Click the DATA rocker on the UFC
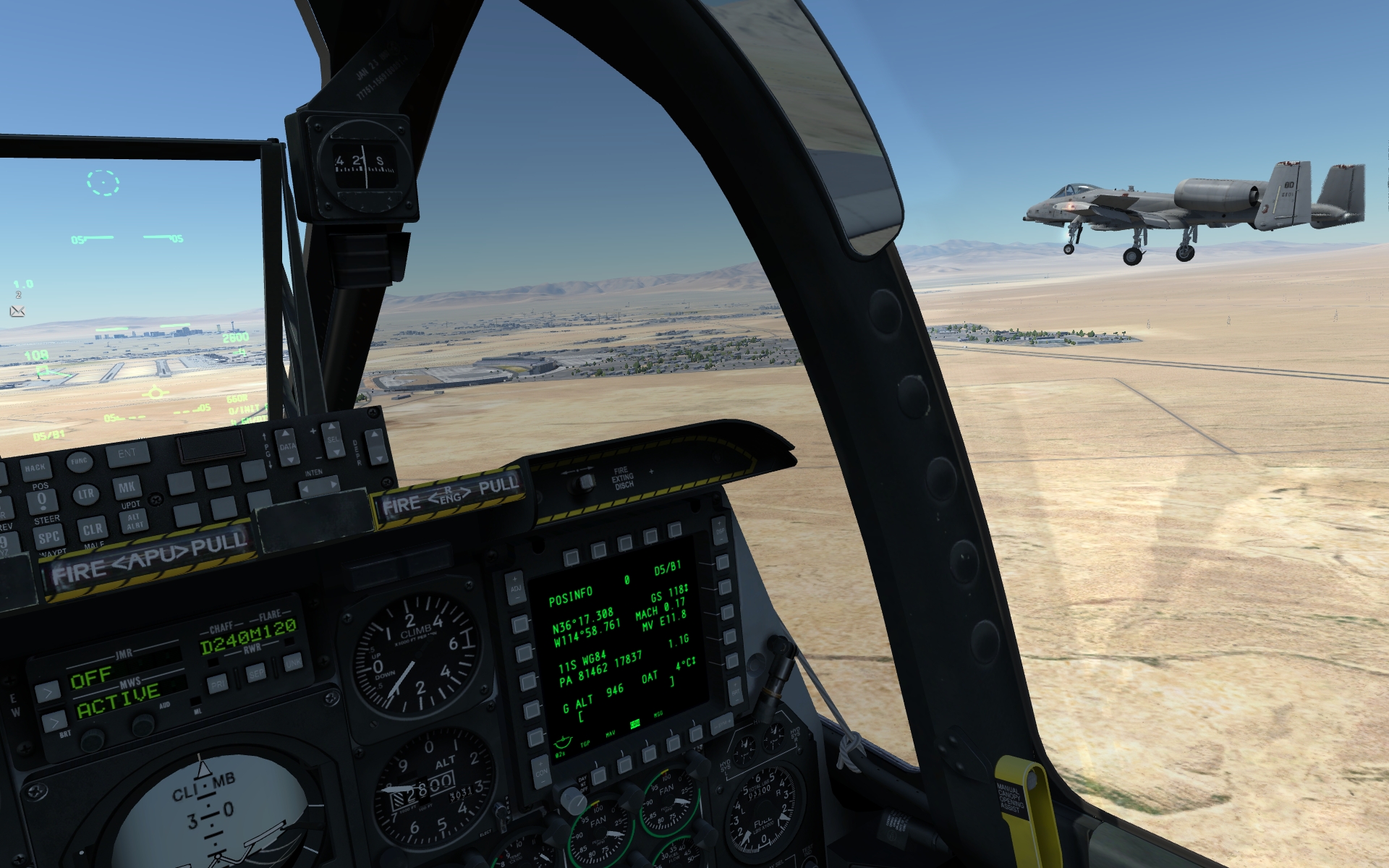The width and height of the screenshot is (1389, 868). [x=287, y=446]
